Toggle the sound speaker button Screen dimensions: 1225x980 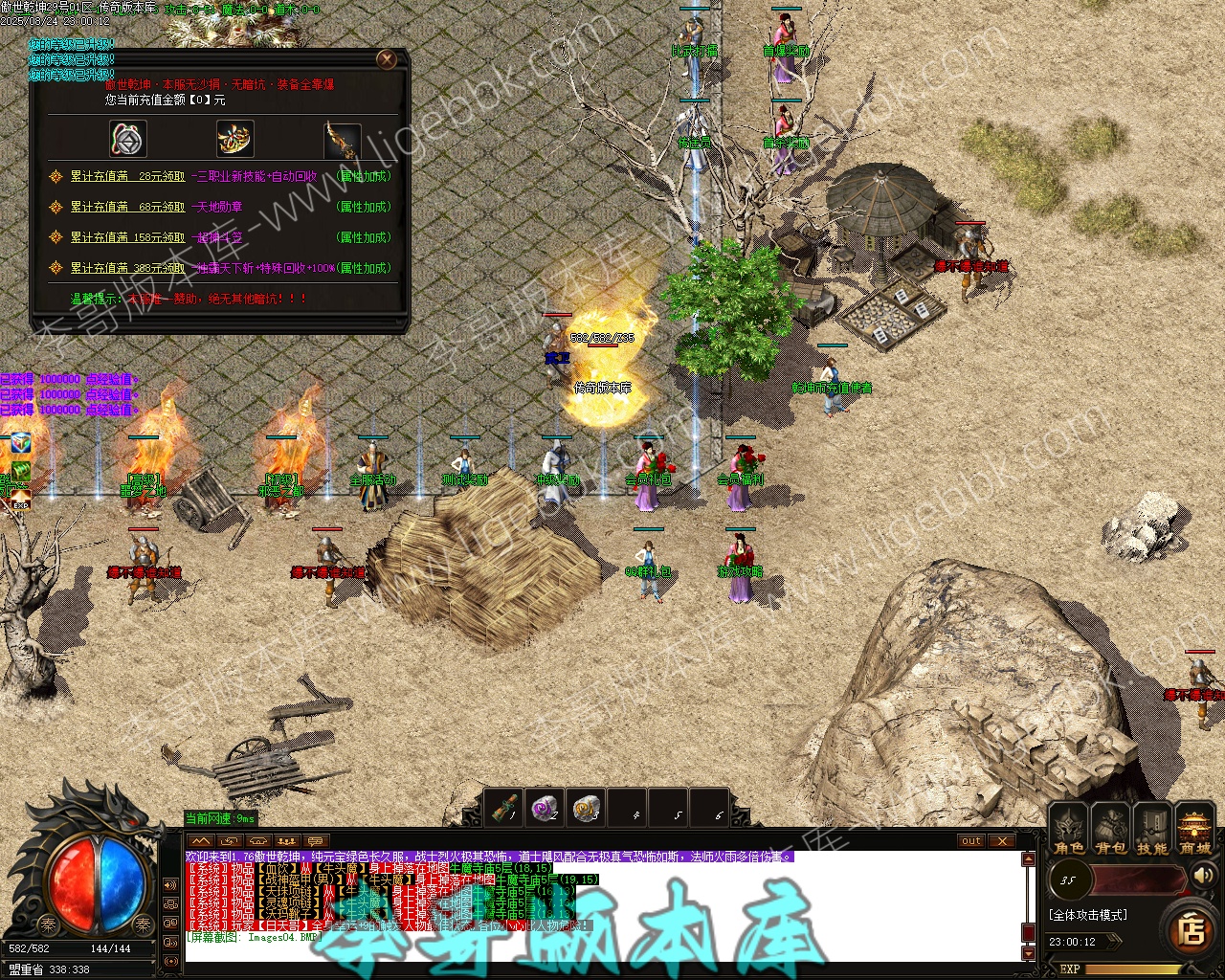pyautogui.click(x=1201, y=876)
